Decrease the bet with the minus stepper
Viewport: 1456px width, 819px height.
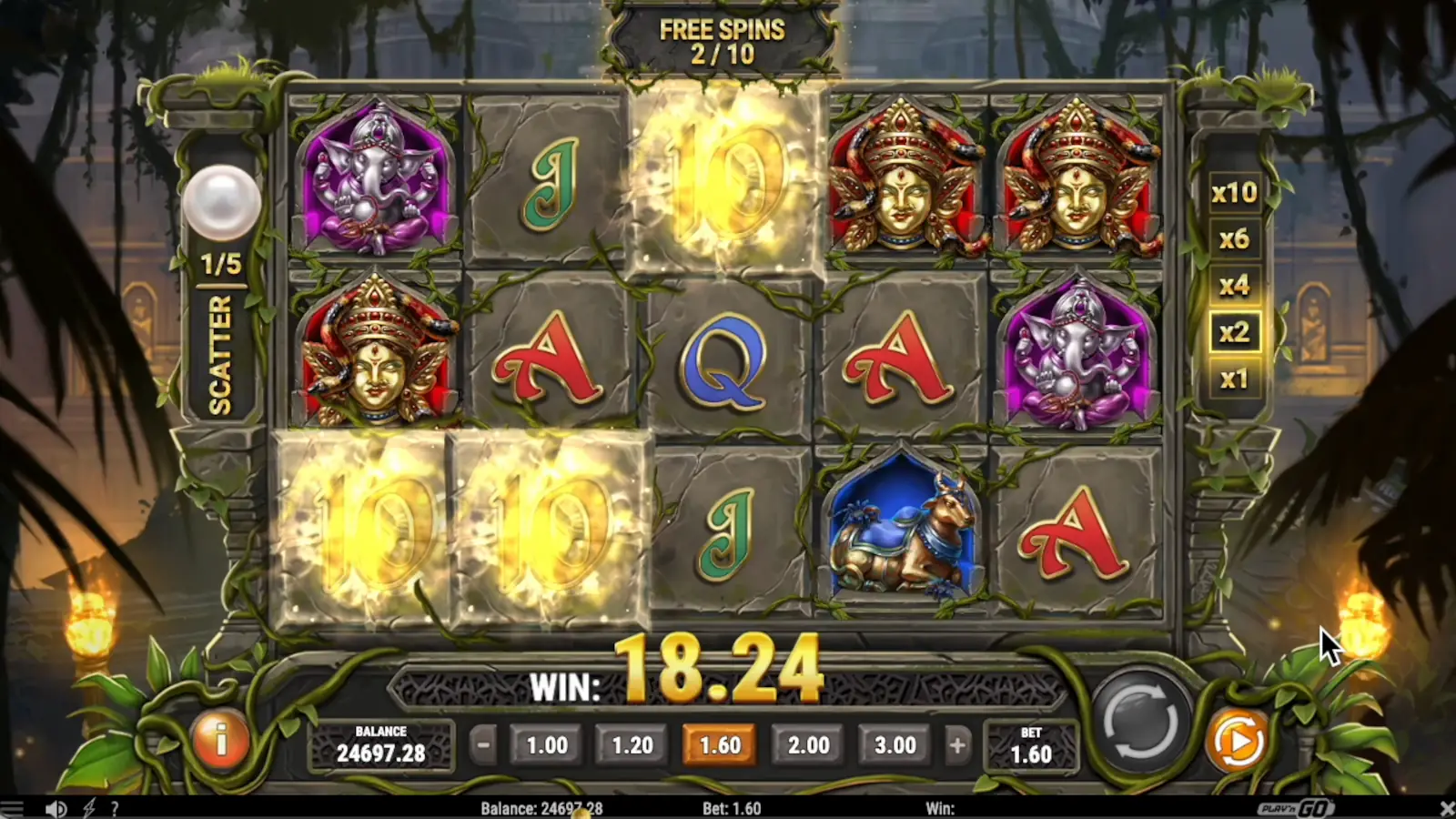pos(482,744)
